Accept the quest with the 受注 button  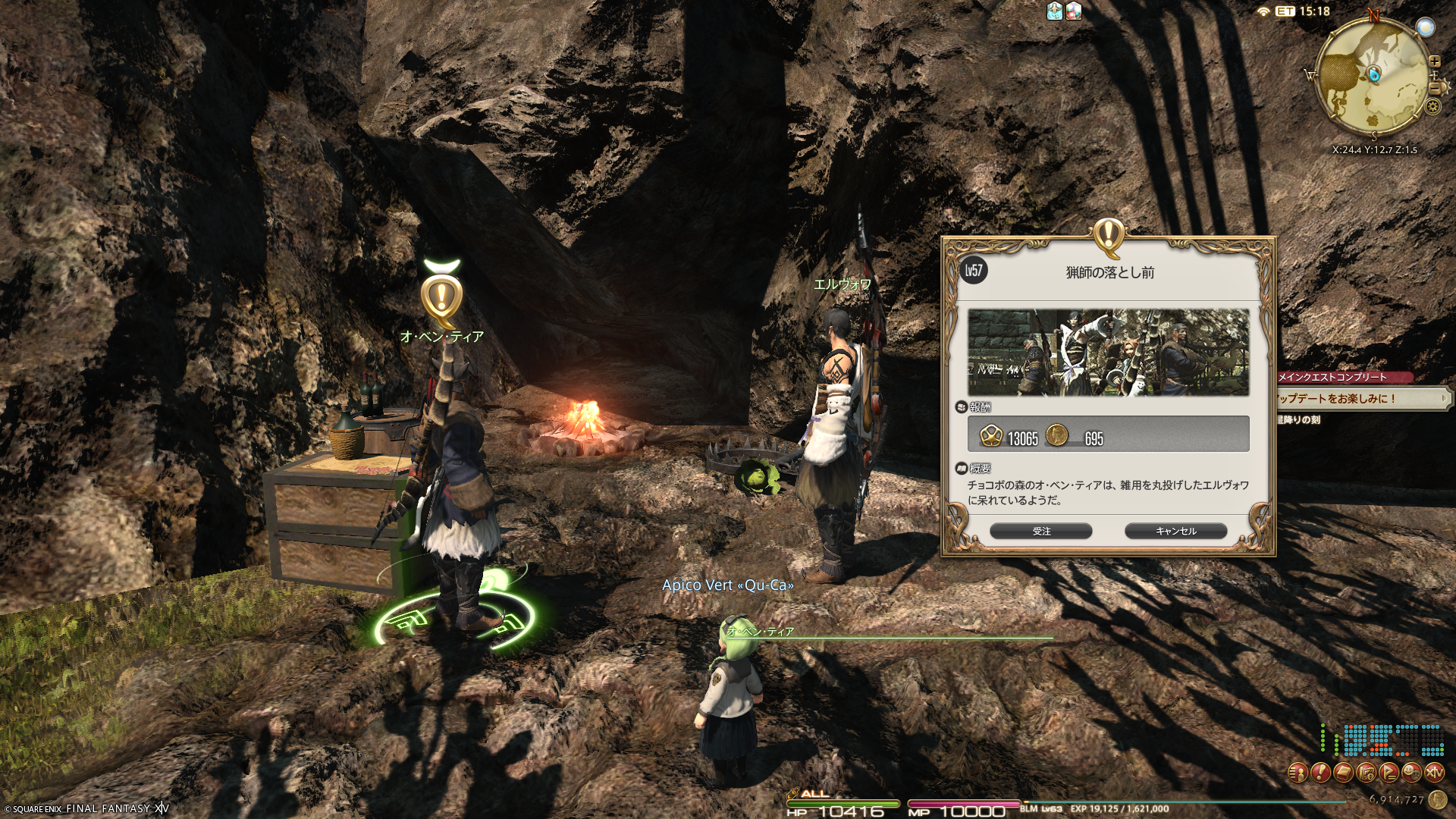point(1040,531)
